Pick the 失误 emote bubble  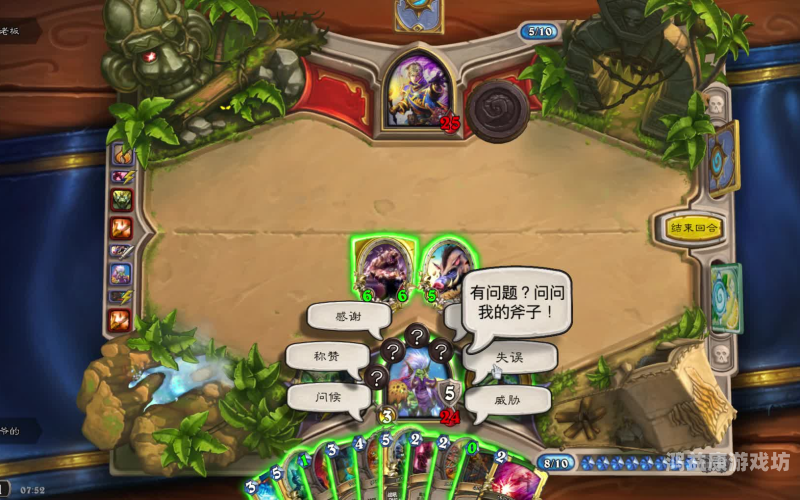pyautogui.click(x=509, y=357)
